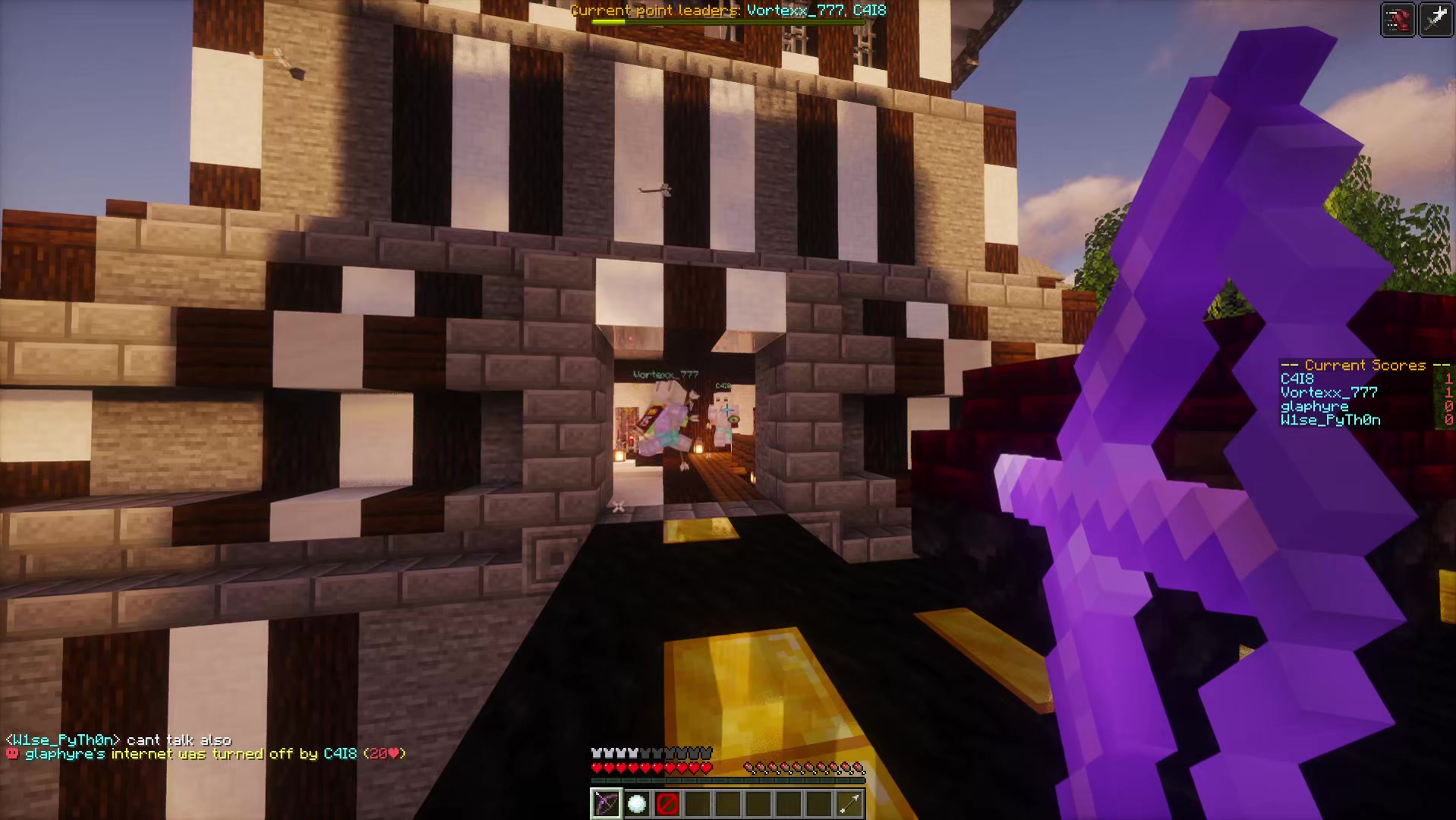
Task: Click Vortexx_777's floating nametag in the archway
Action: (664, 374)
